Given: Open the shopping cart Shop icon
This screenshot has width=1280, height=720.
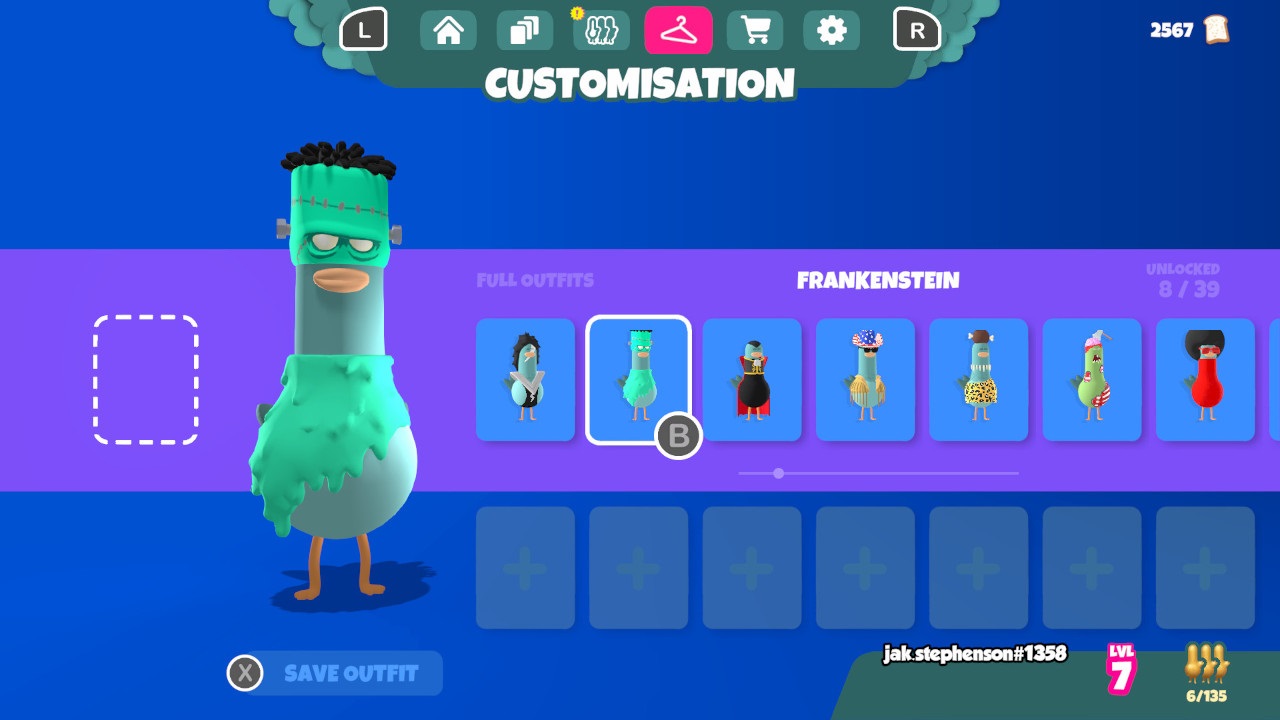Looking at the screenshot, I should click(x=755, y=30).
